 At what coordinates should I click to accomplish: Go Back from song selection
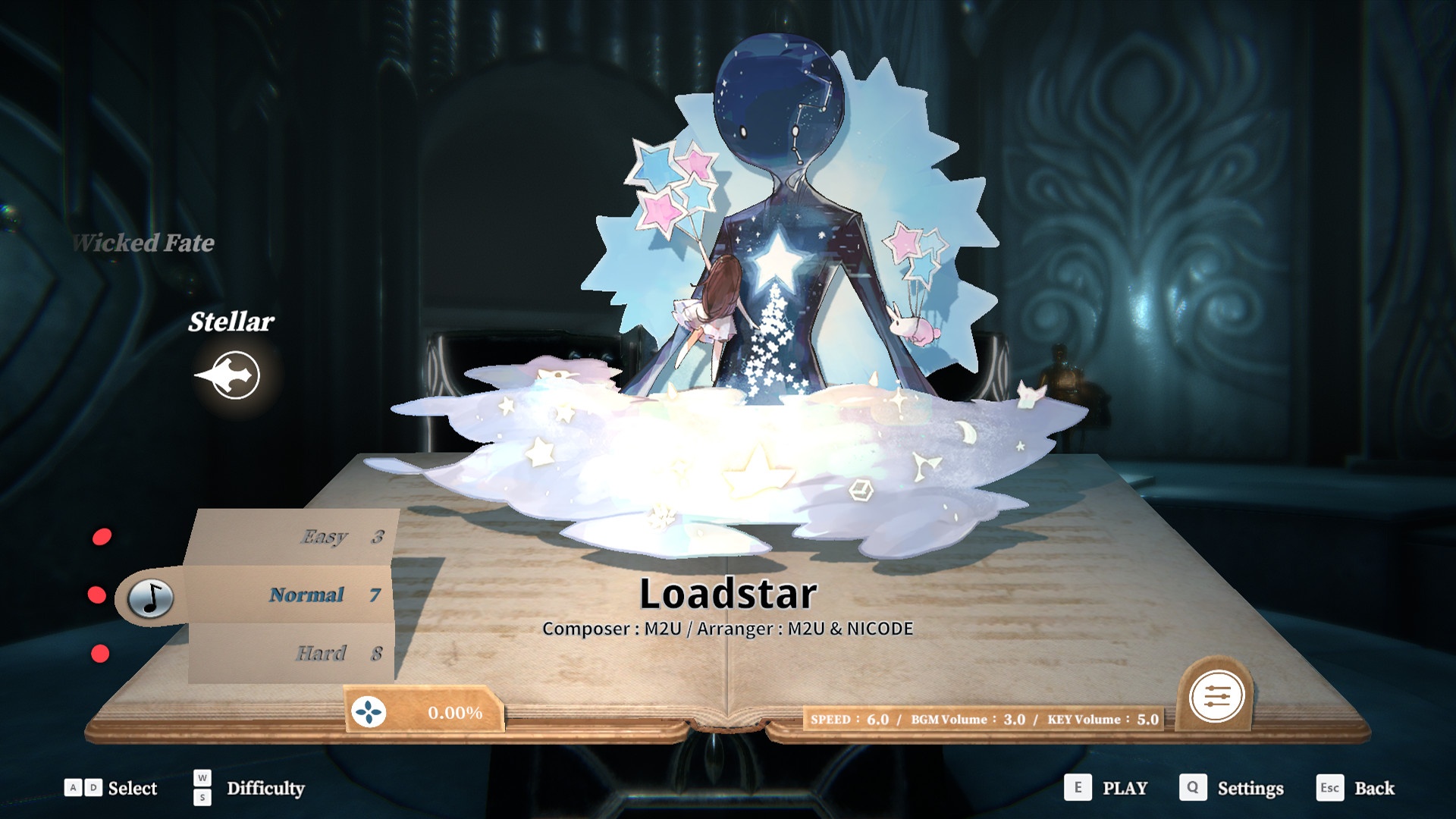pos(1373,788)
